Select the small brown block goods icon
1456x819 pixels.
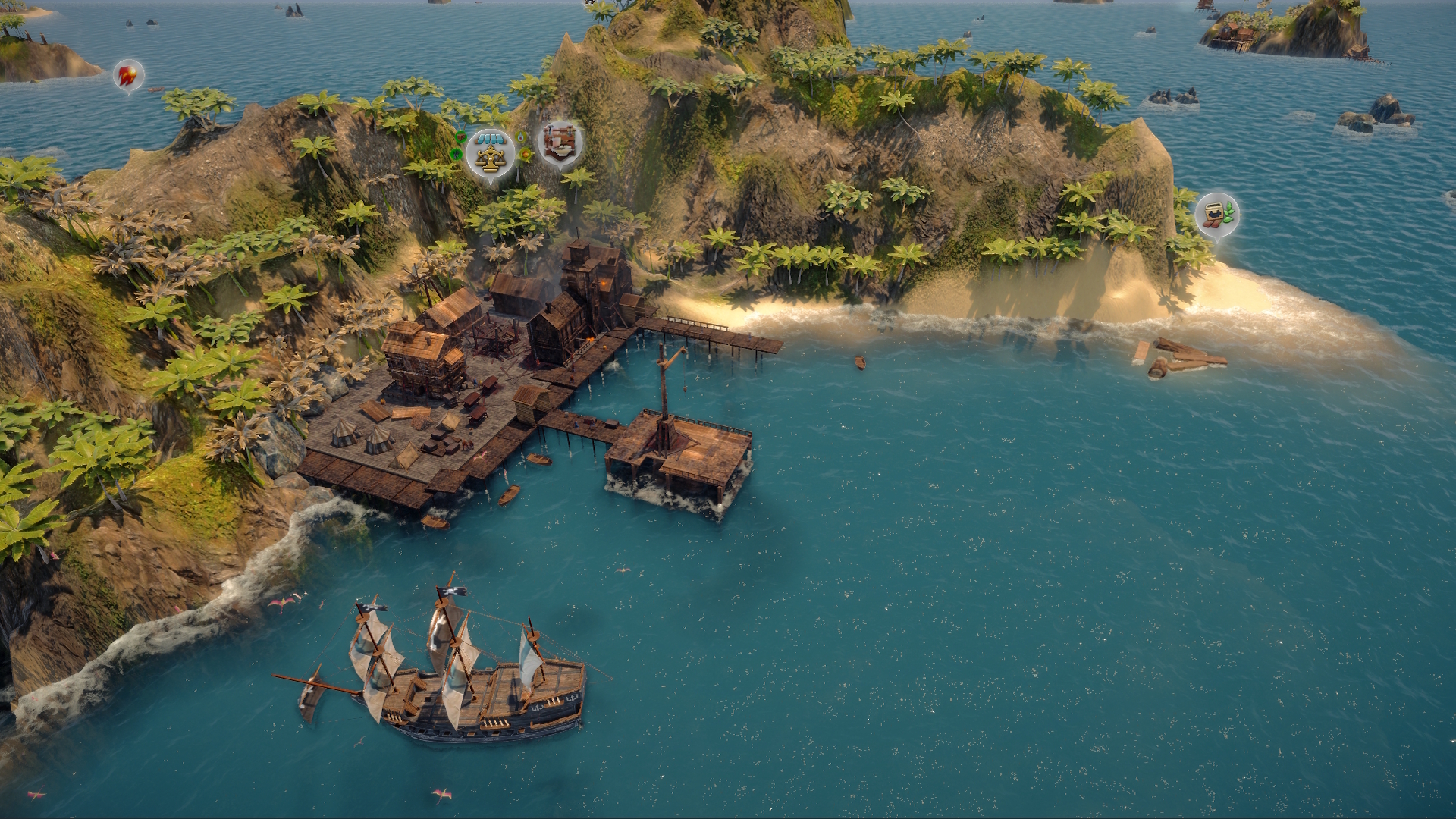click(461, 136)
